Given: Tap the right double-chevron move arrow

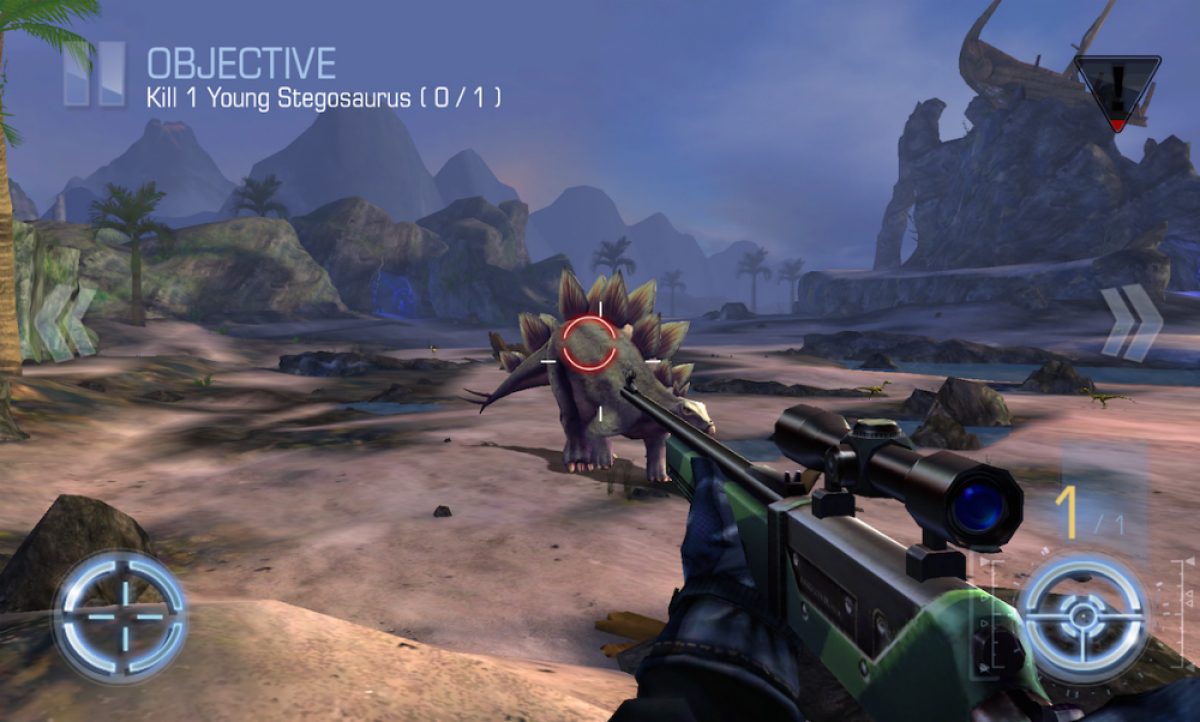Looking at the screenshot, I should (x=1131, y=322).
